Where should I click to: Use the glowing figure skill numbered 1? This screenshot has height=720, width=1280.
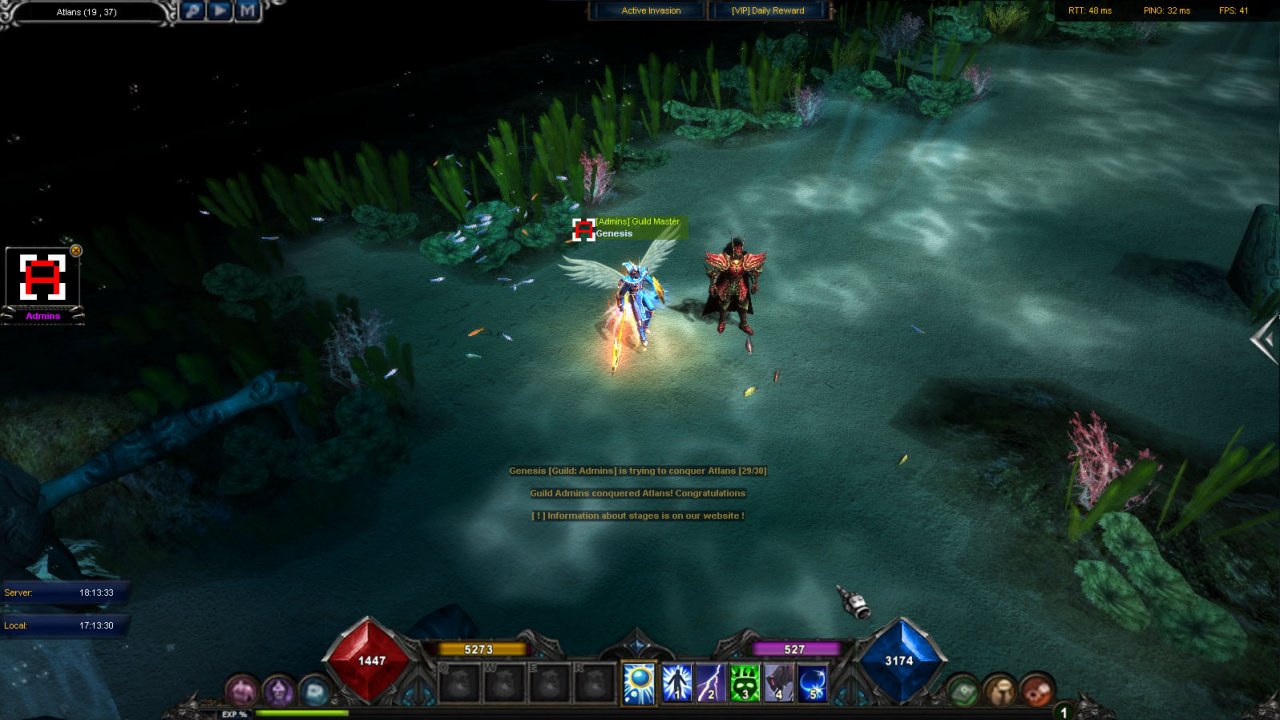tap(677, 683)
